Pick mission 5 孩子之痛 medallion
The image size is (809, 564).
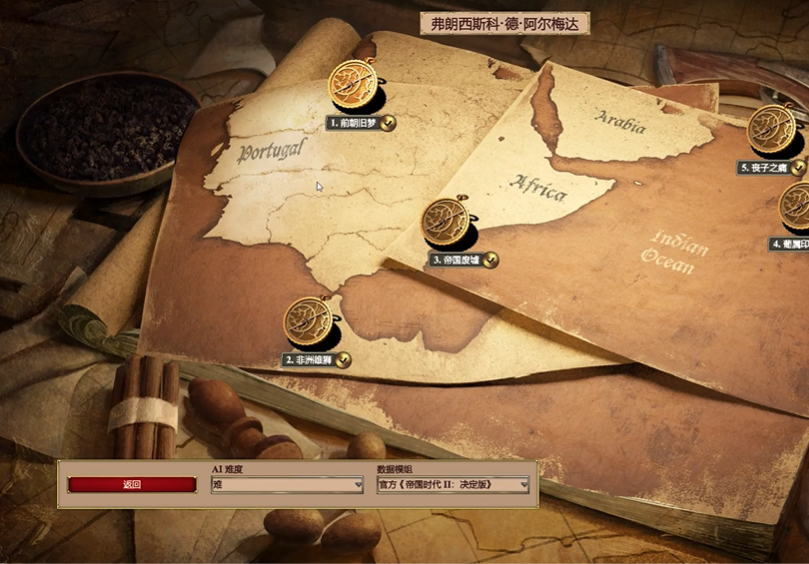pyautogui.click(x=772, y=129)
